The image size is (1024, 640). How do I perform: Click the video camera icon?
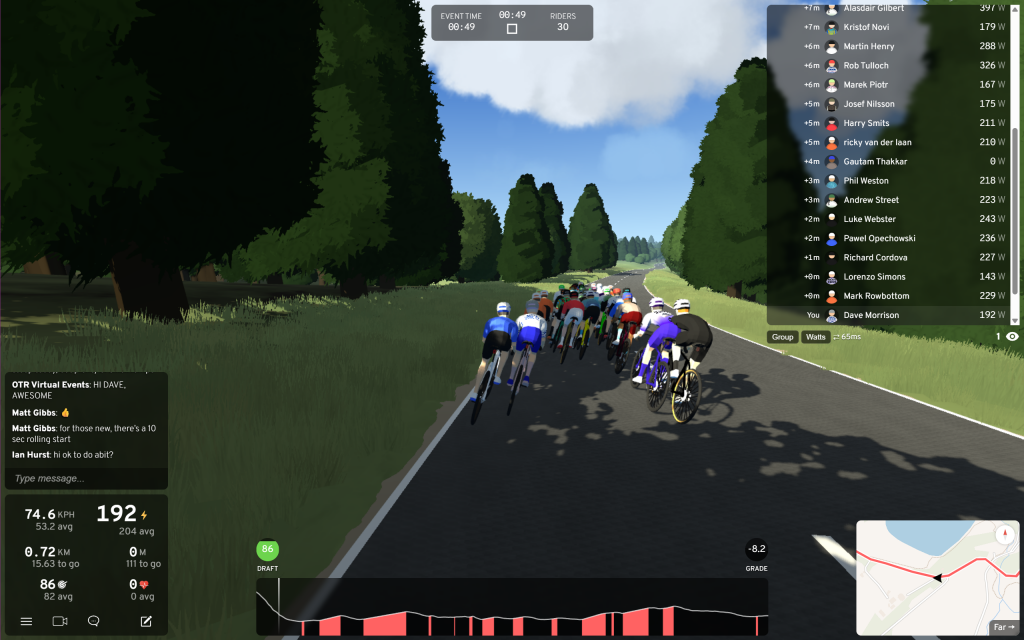60,621
